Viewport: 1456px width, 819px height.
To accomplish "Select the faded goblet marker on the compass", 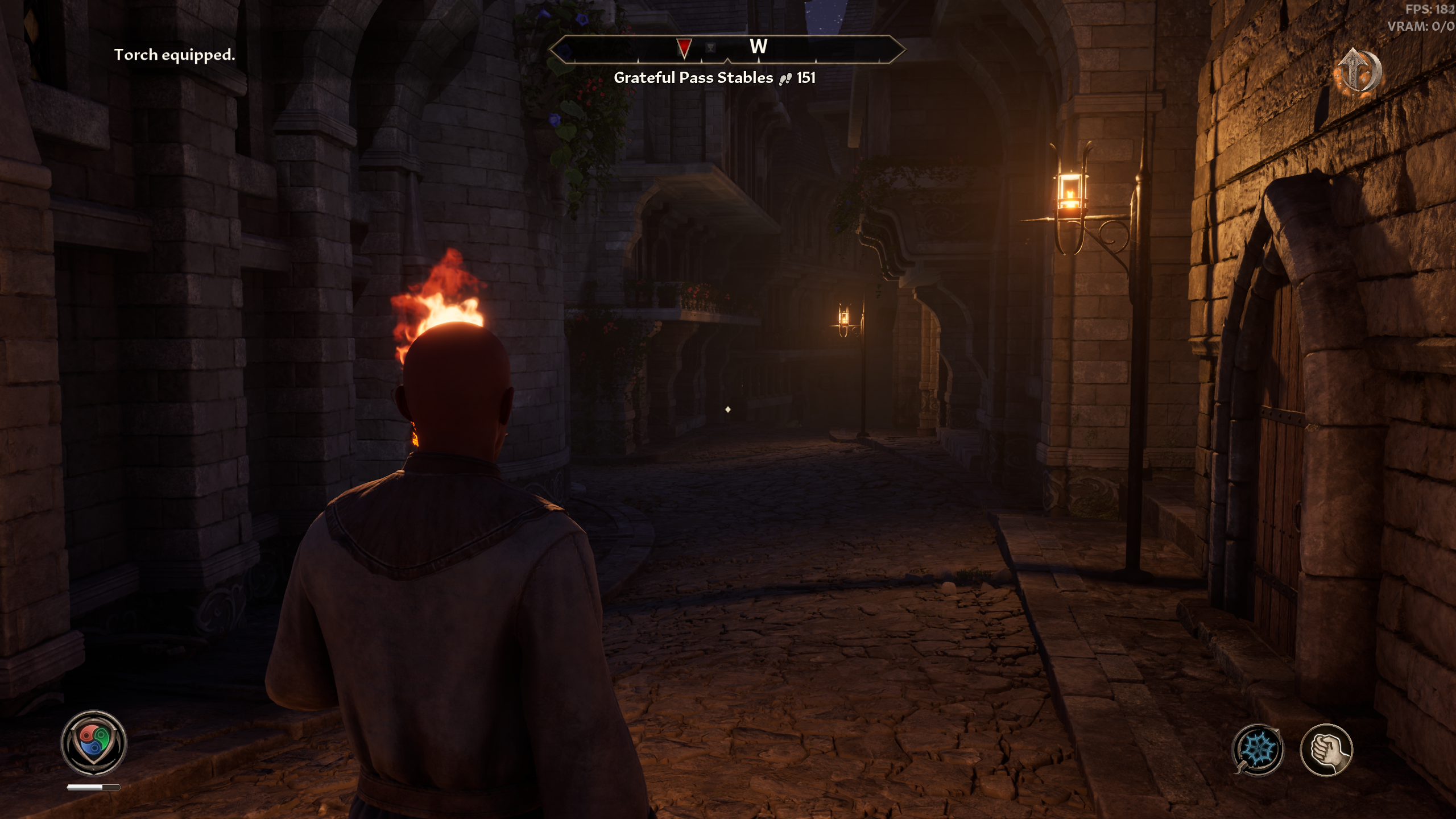I will 710,48.
